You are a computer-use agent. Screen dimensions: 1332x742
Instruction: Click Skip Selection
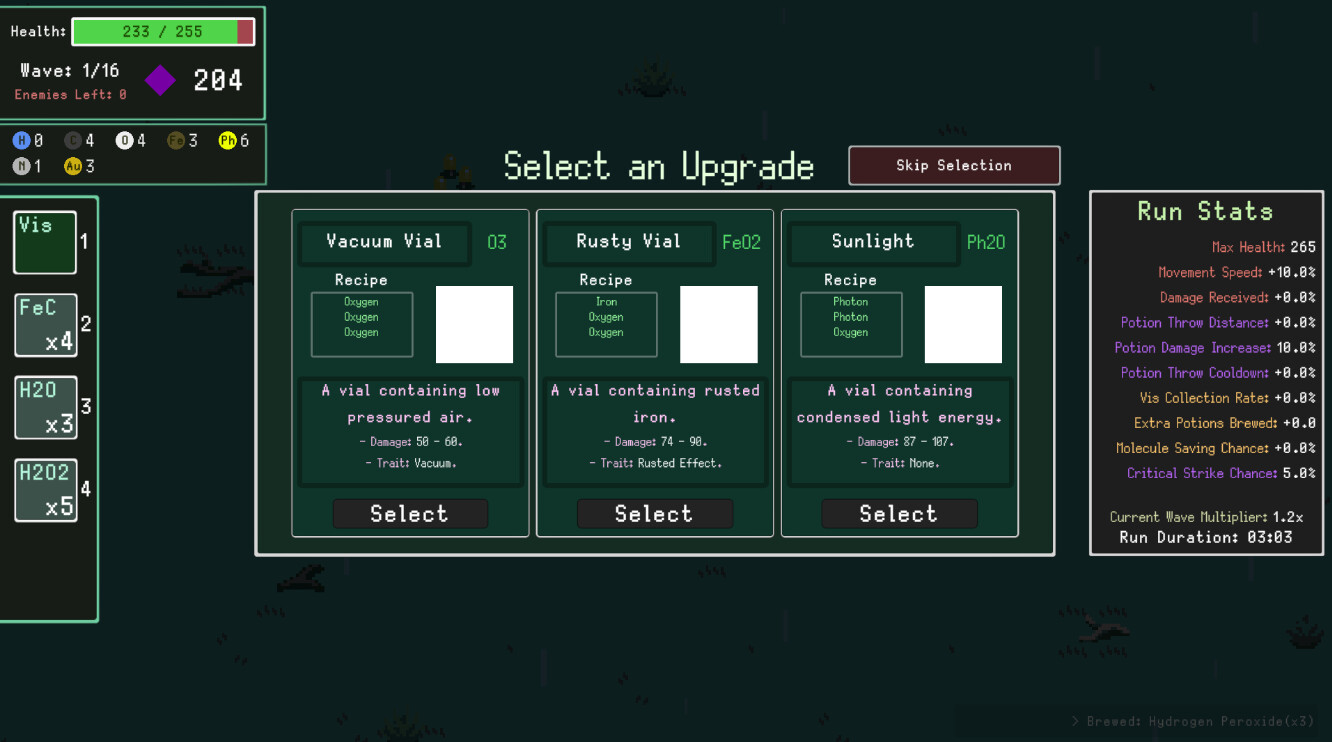pos(953,165)
